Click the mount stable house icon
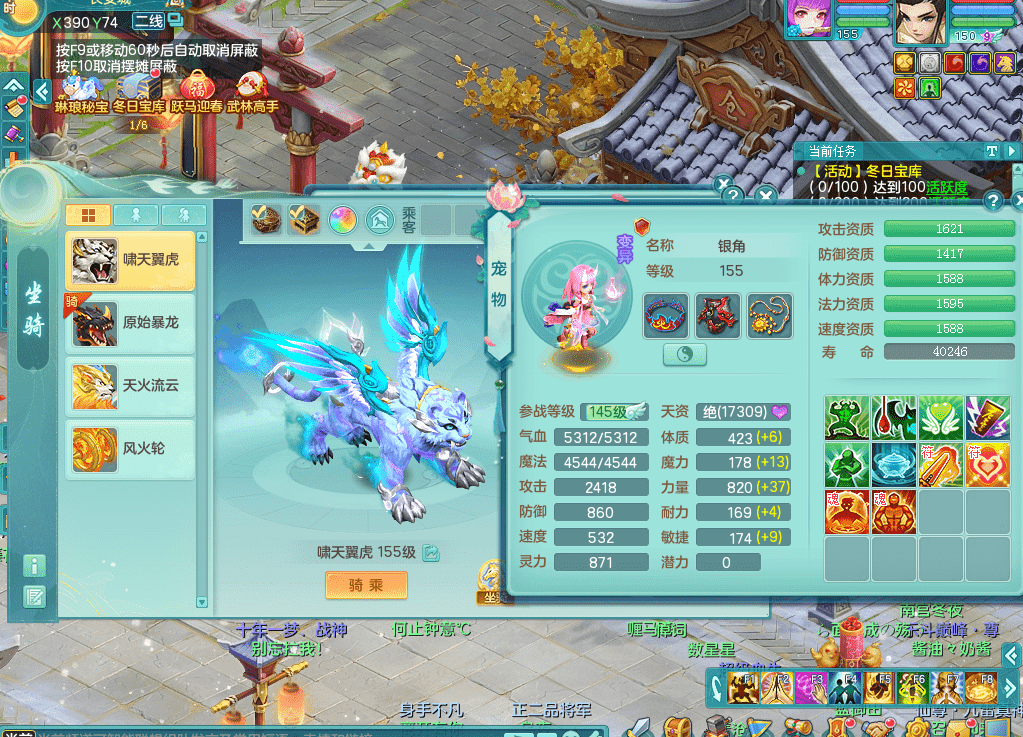This screenshot has width=1023, height=737. [379, 219]
